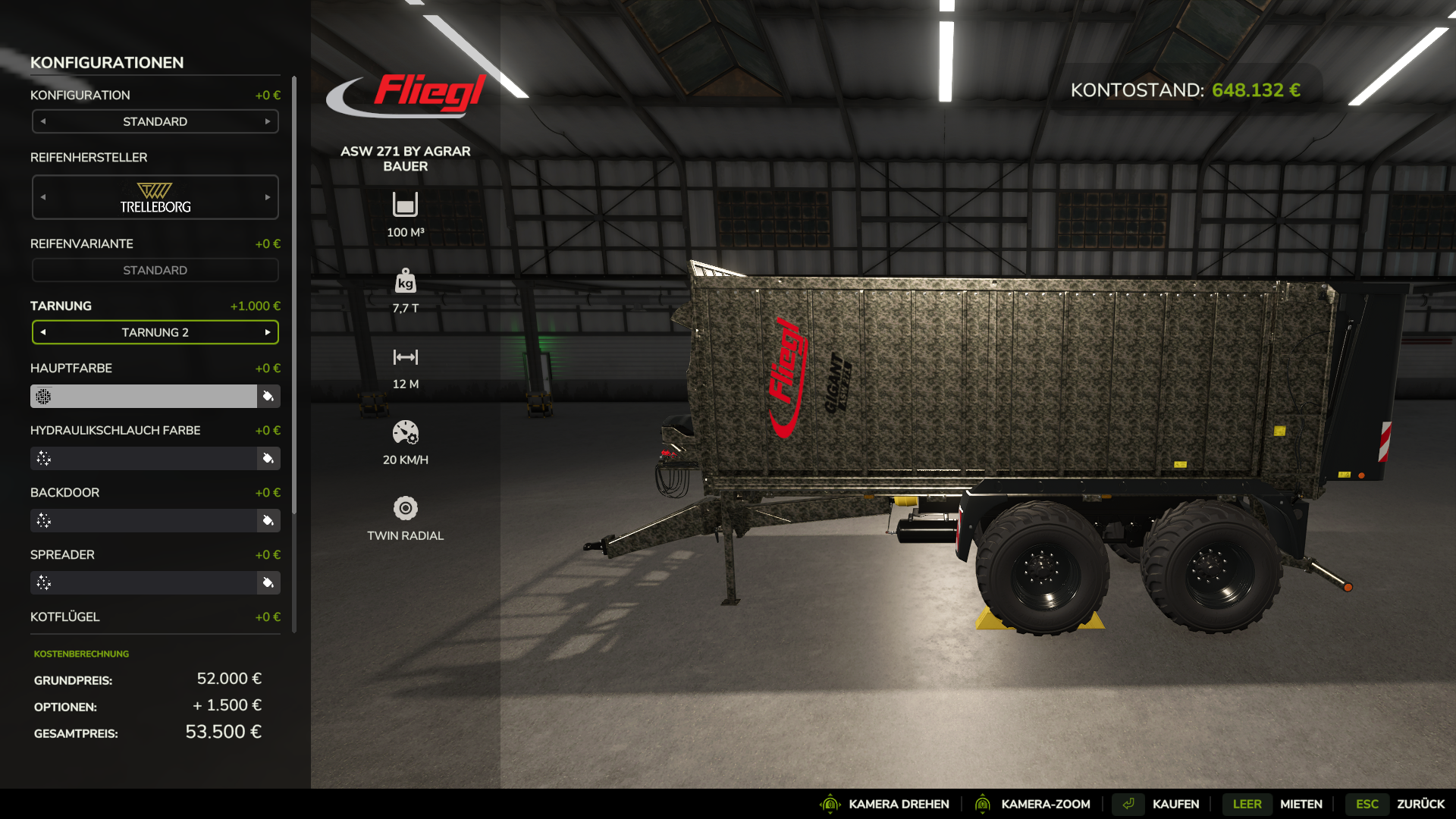This screenshot has height=819, width=1456.
Task: Click the Reifenvariante Standard selector
Action: tap(155, 270)
